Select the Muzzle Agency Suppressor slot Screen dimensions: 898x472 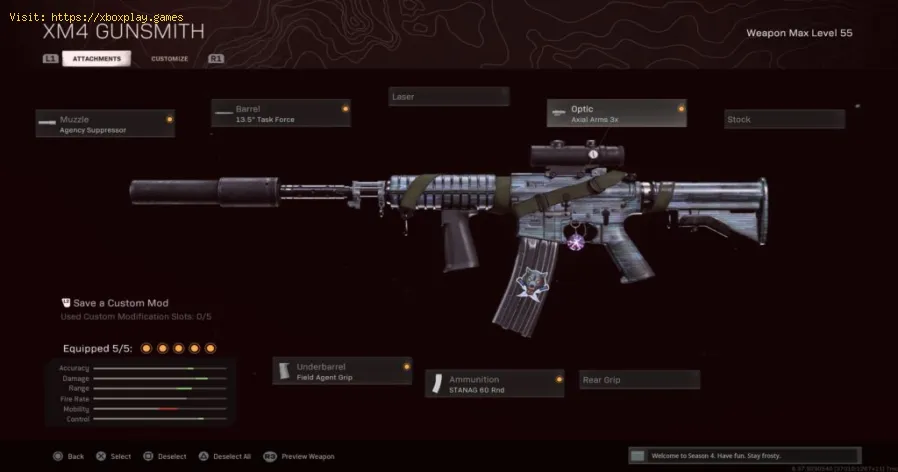pos(105,124)
